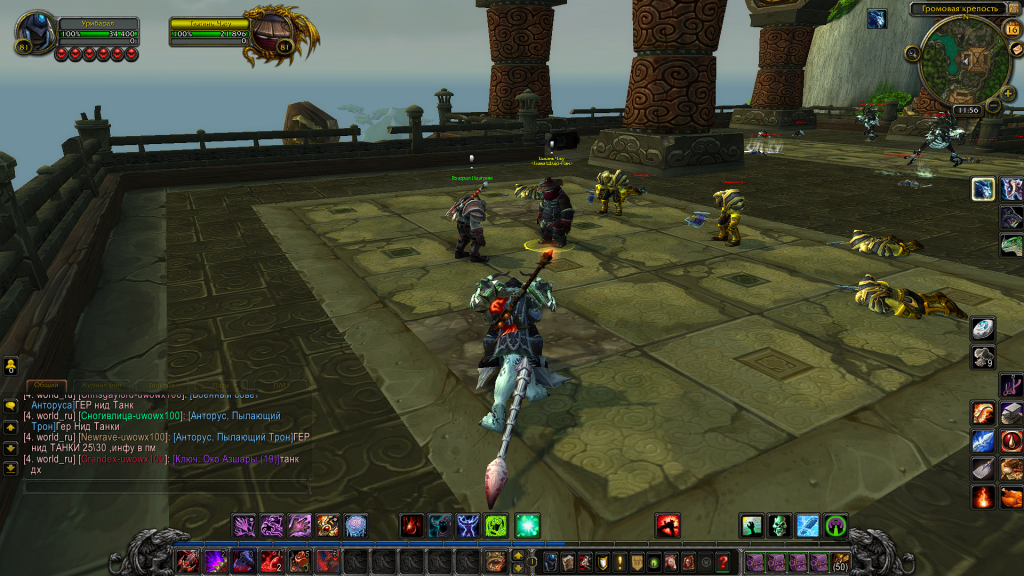Use the red cross silhouette ability
Viewport: 1024px width, 576px height.
669,525
